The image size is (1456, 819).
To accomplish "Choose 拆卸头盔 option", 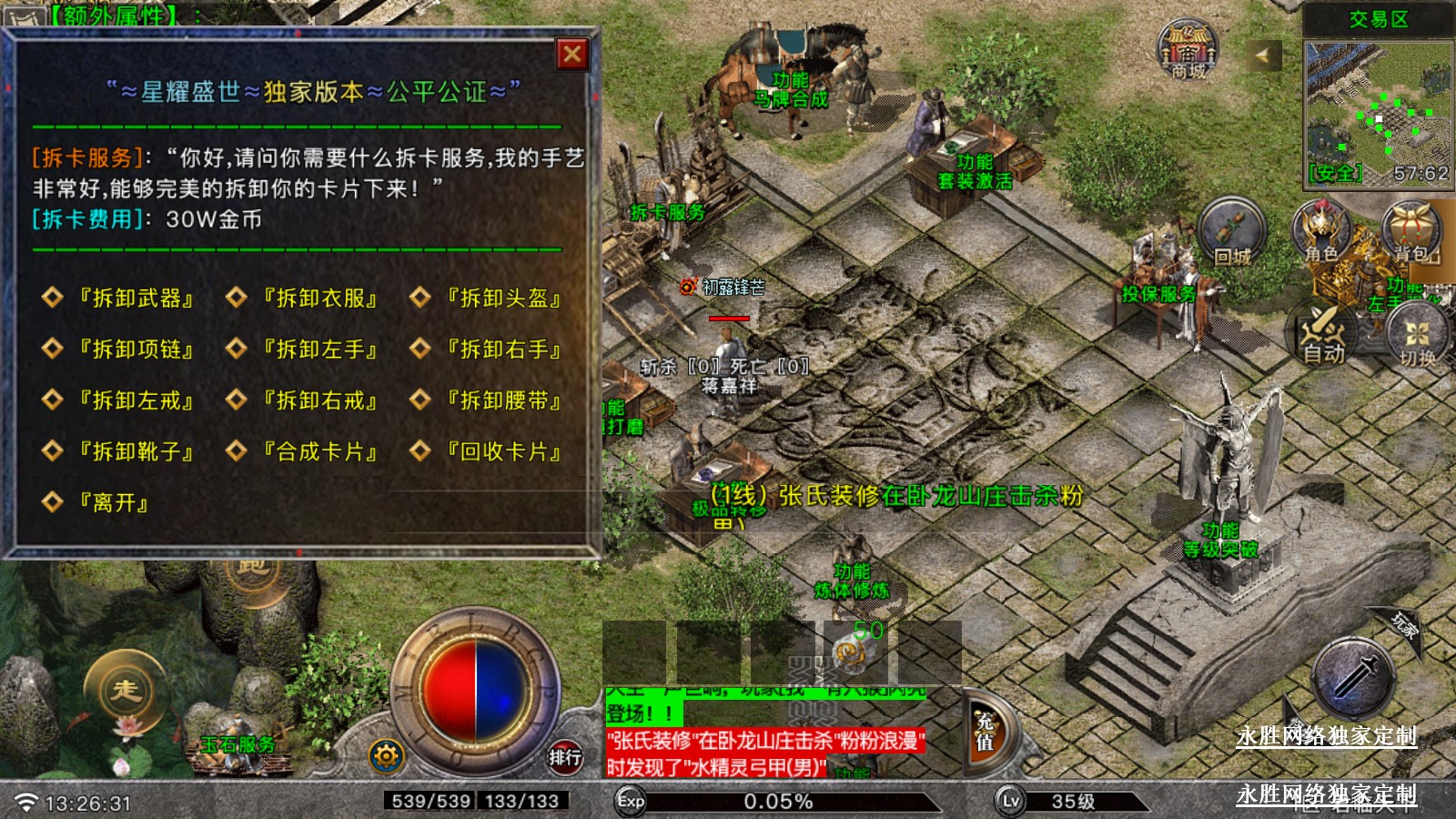I will tap(503, 298).
